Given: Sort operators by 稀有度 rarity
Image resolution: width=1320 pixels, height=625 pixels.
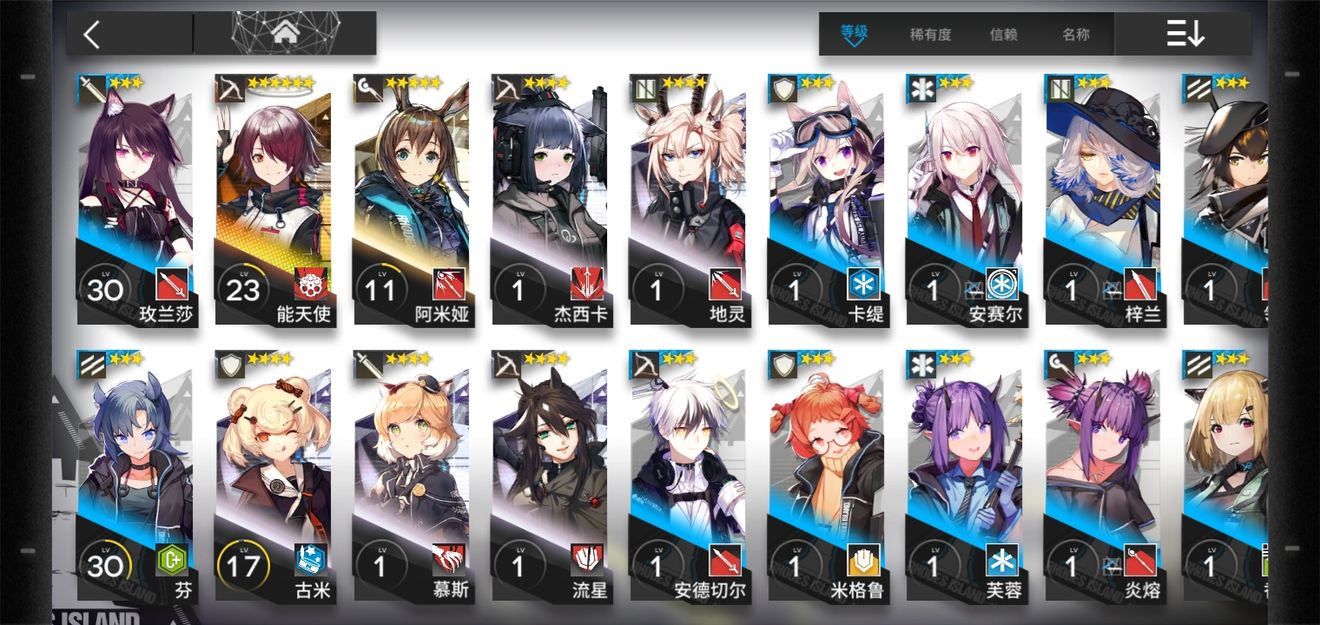Looking at the screenshot, I should point(930,34).
